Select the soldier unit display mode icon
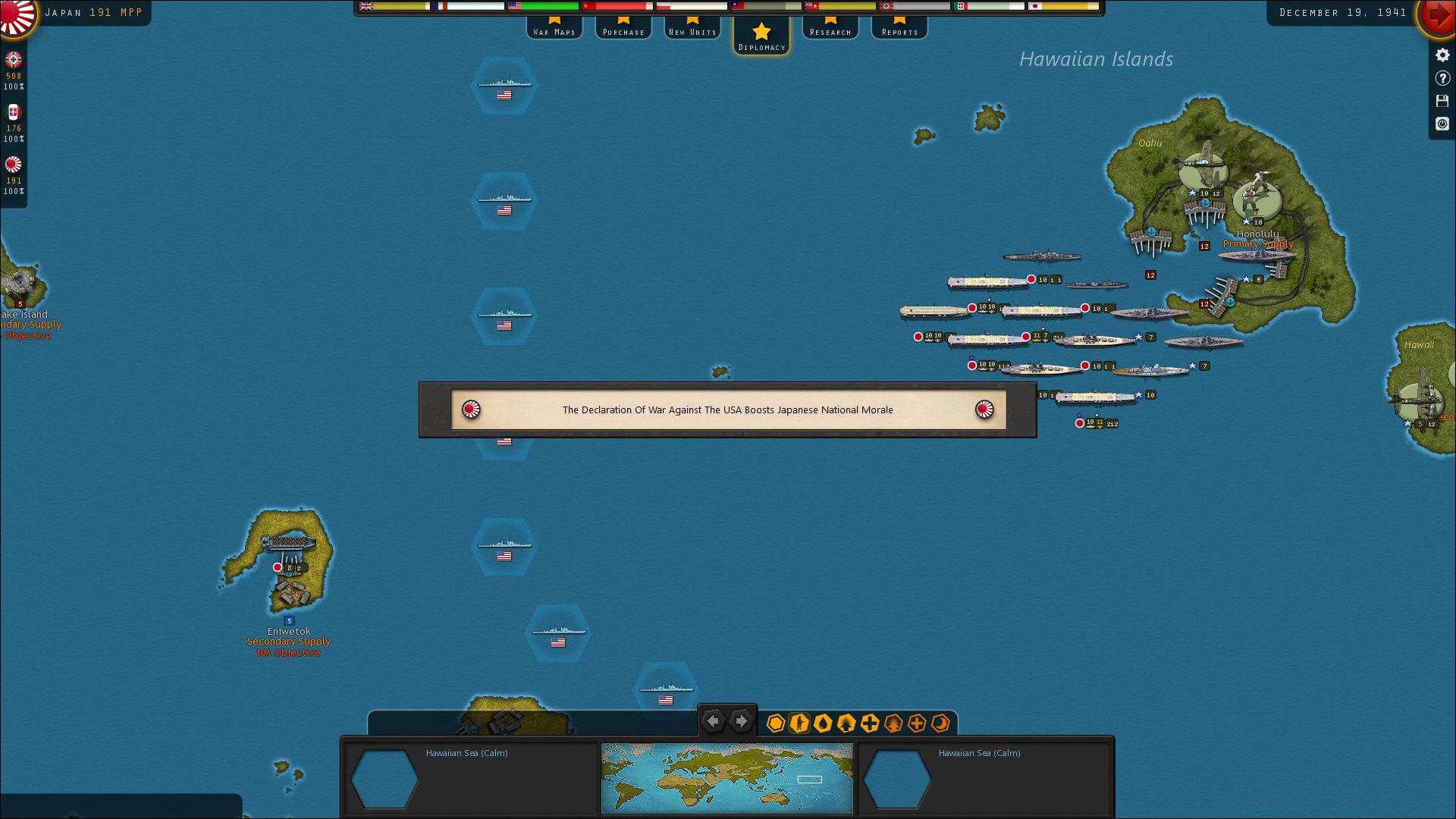 [799, 723]
